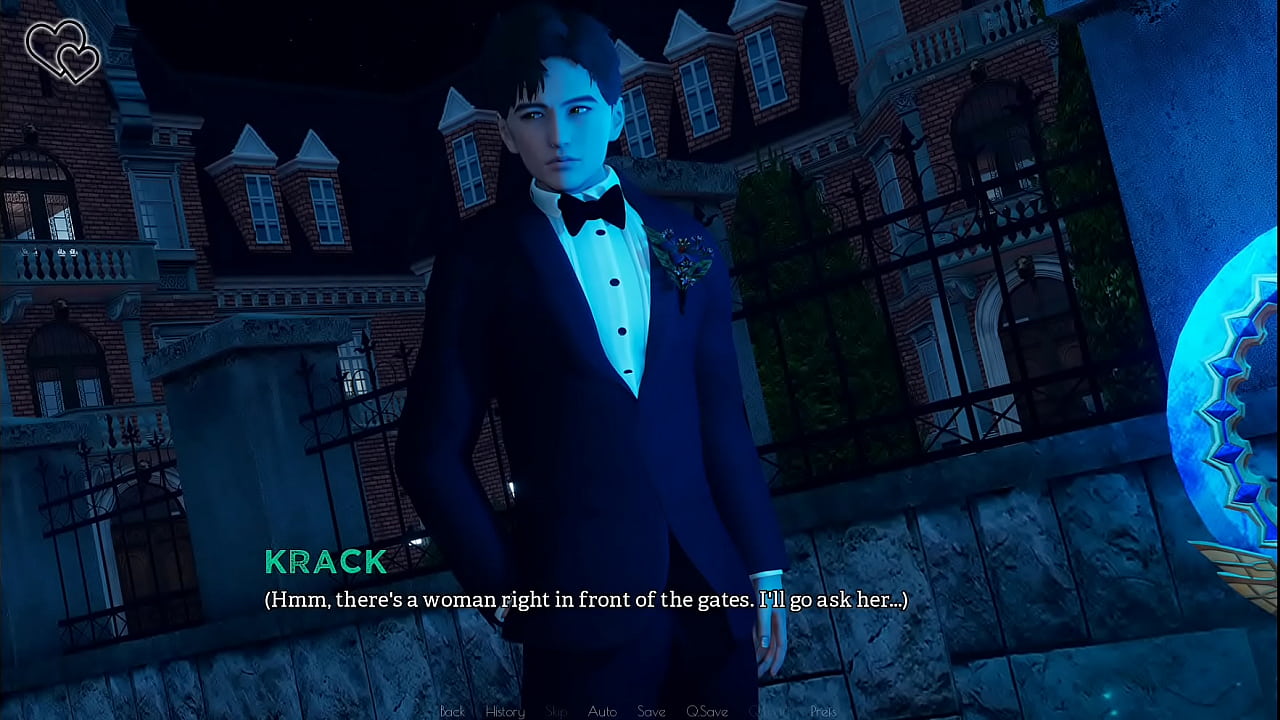
Task: Open the Prefs settings menu
Action: [823, 711]
